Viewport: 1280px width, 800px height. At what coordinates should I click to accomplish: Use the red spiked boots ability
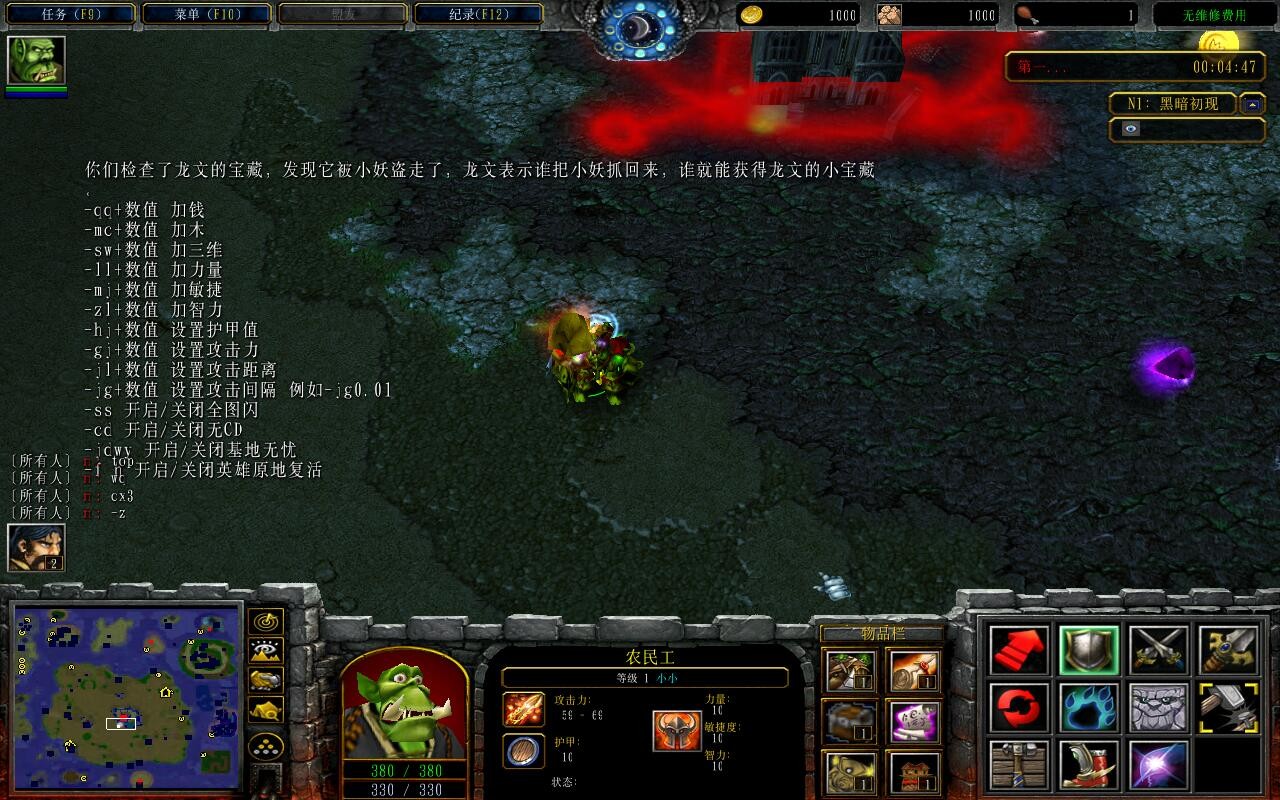coord(1089,766)
